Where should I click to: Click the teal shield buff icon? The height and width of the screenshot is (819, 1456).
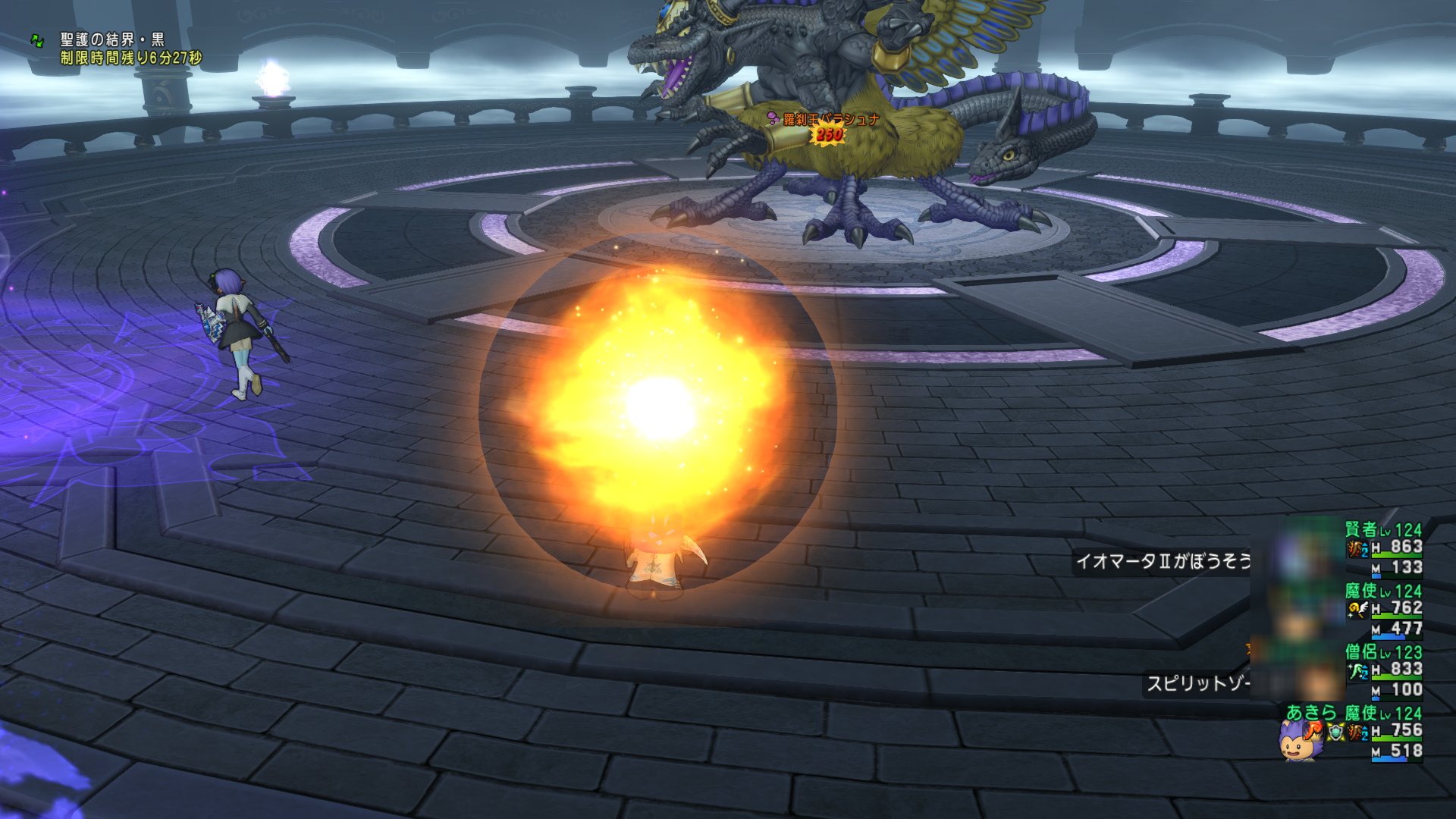(1335, 732)
